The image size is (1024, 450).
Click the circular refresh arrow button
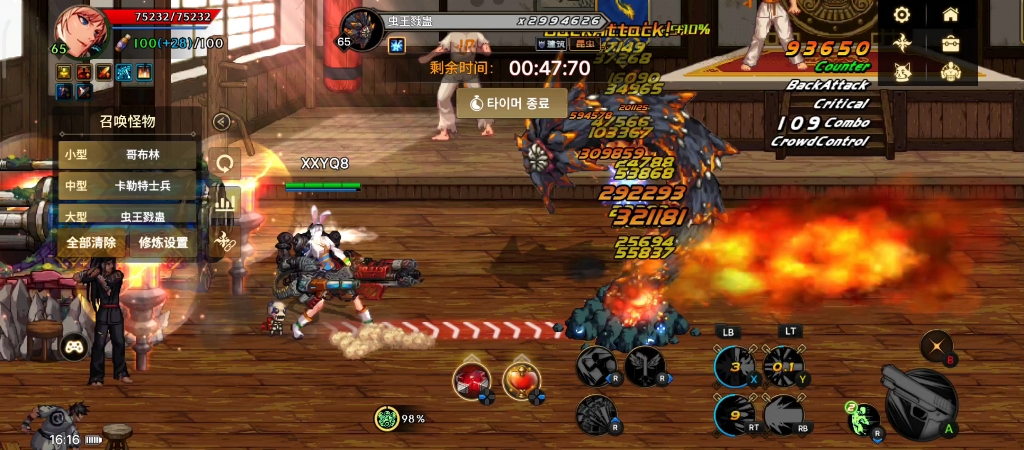pyautogui.click(x=225, y=163)
